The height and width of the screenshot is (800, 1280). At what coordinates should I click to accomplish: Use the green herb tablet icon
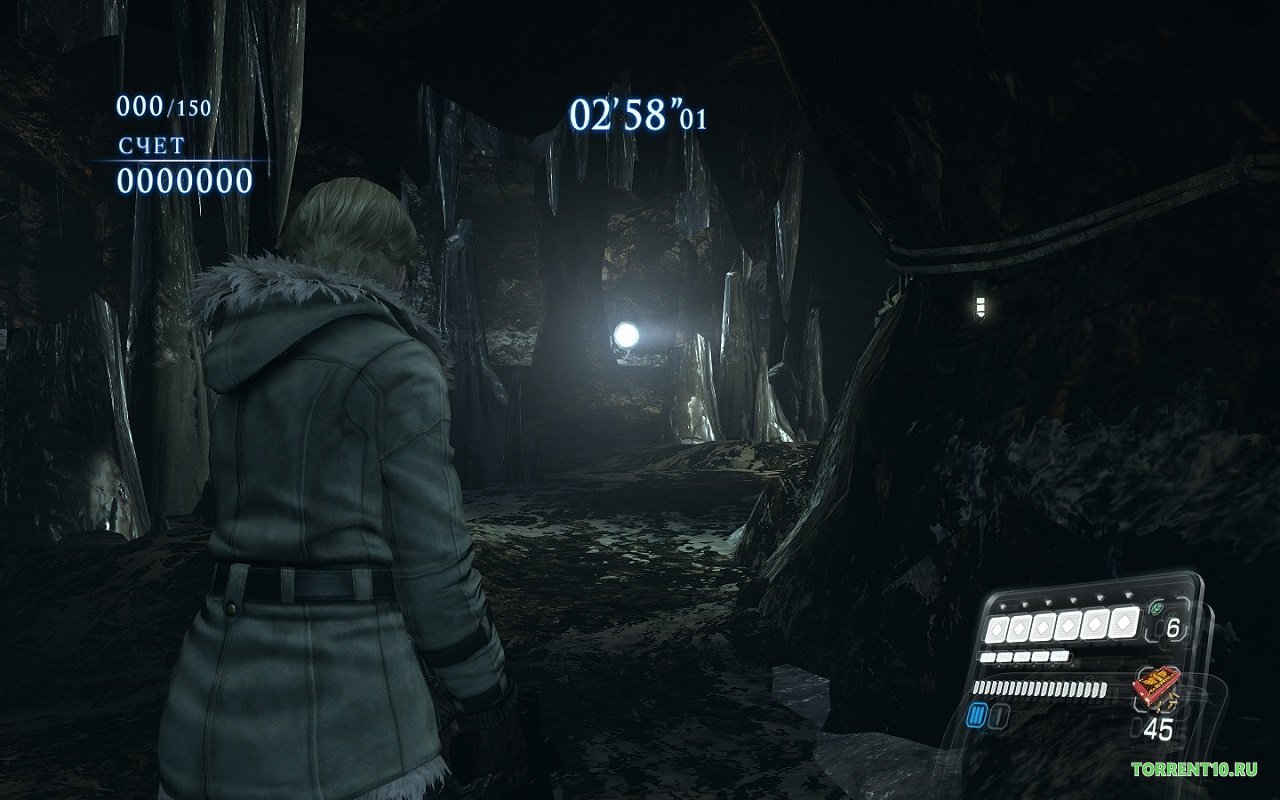(x=1156, y=608)
